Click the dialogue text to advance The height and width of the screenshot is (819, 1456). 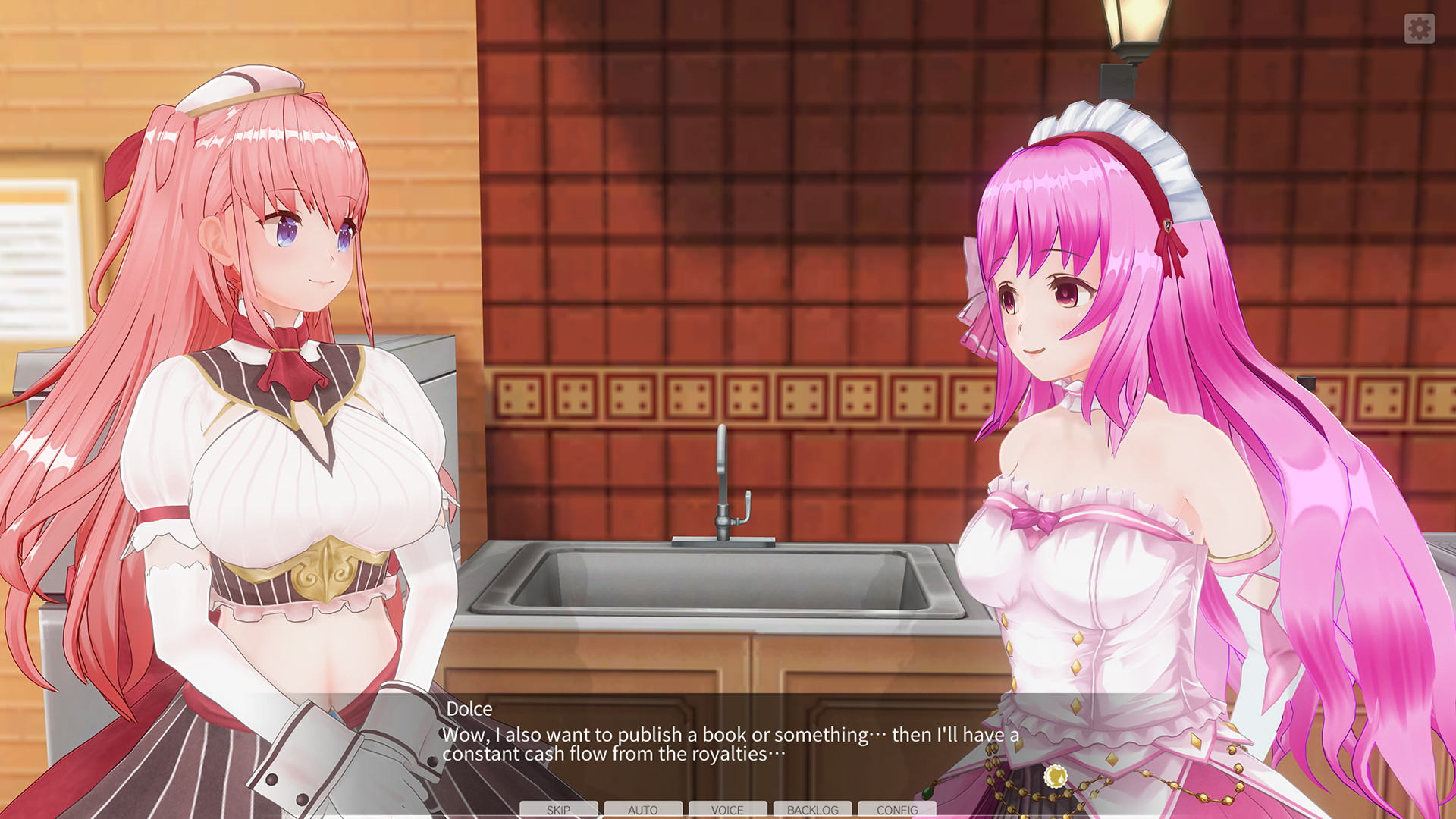(728, 745)
